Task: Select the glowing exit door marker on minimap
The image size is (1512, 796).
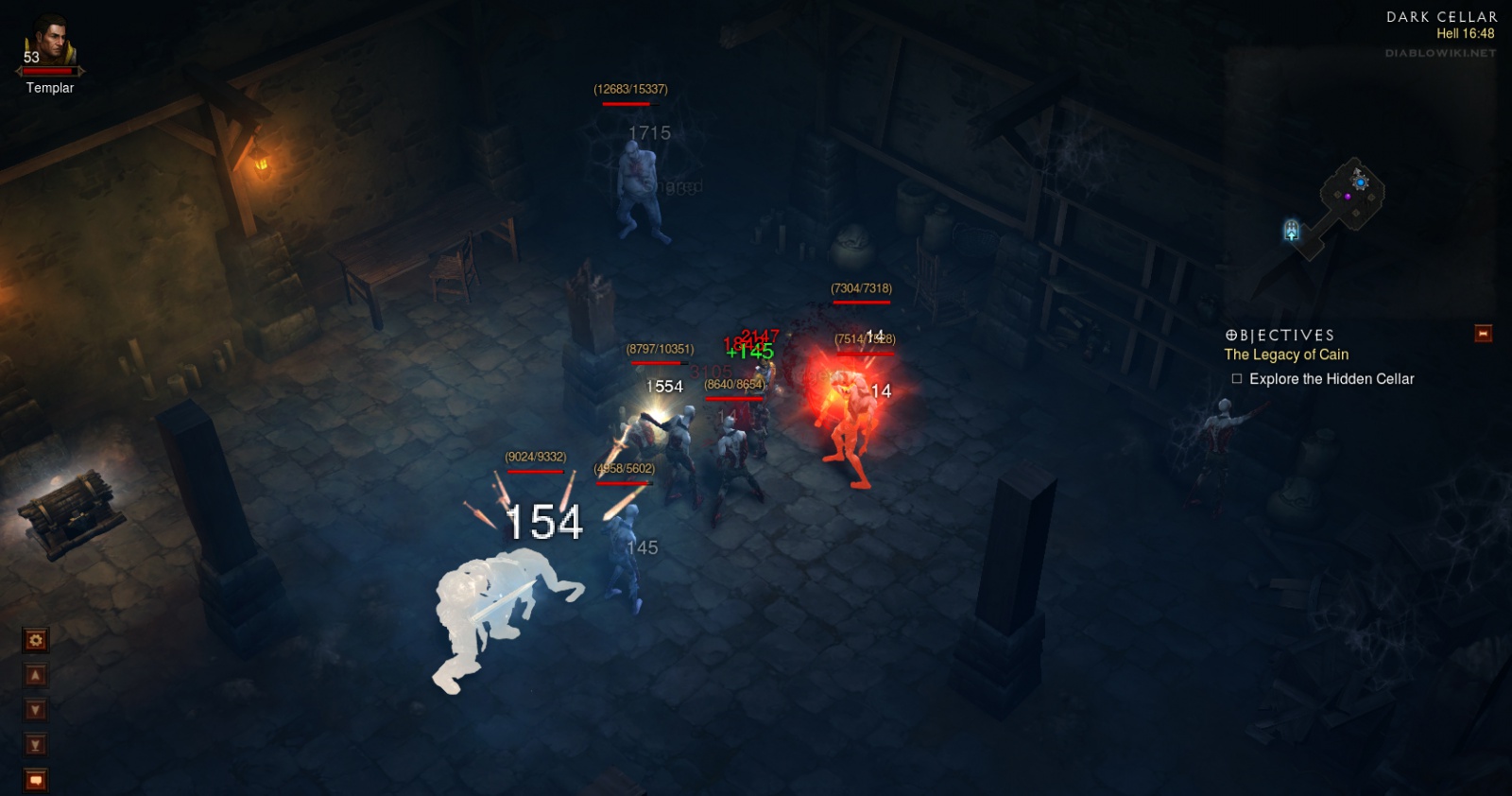Action: [x=1292, y=230]
